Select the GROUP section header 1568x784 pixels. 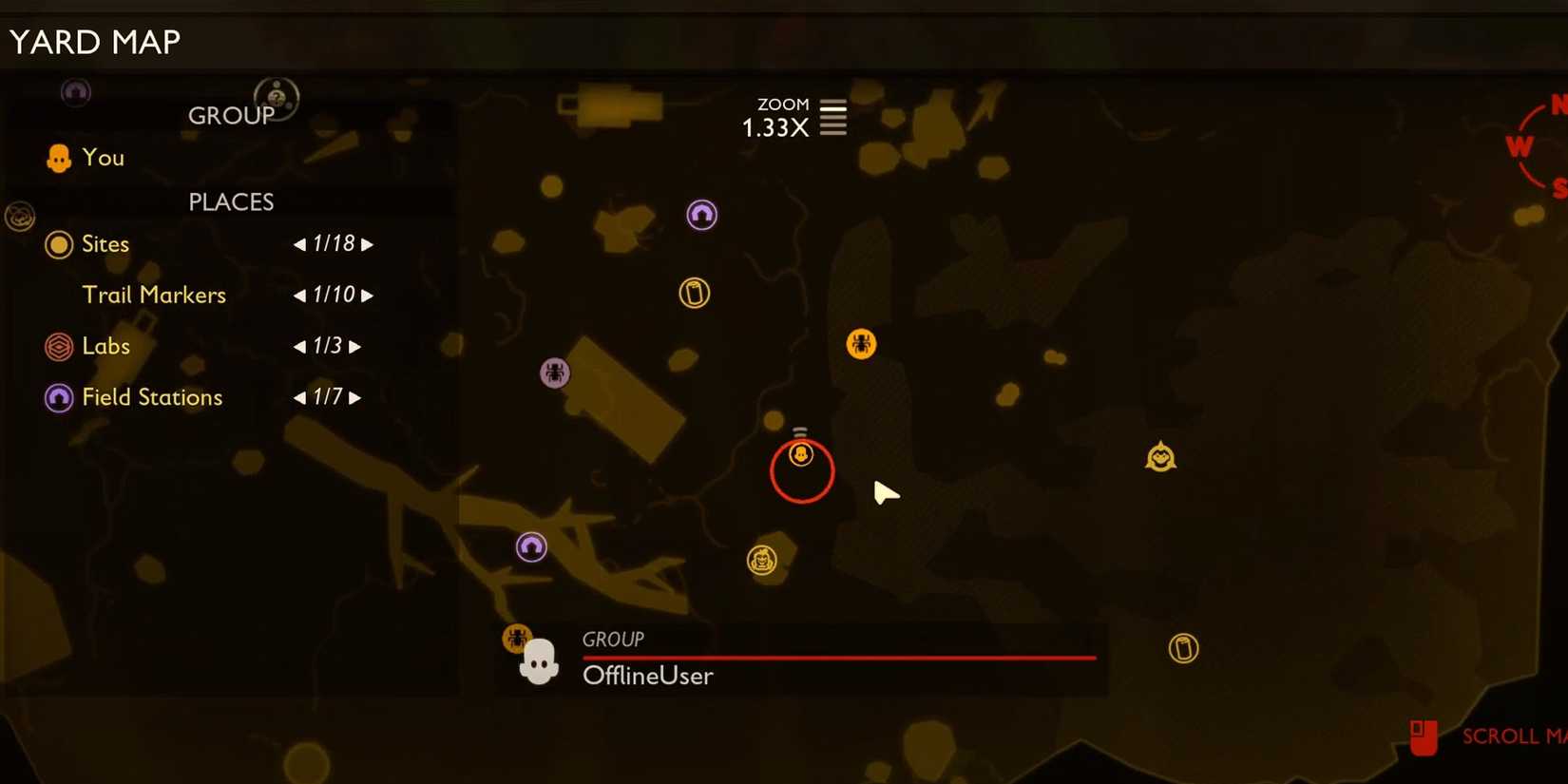[x=231, y=115]
